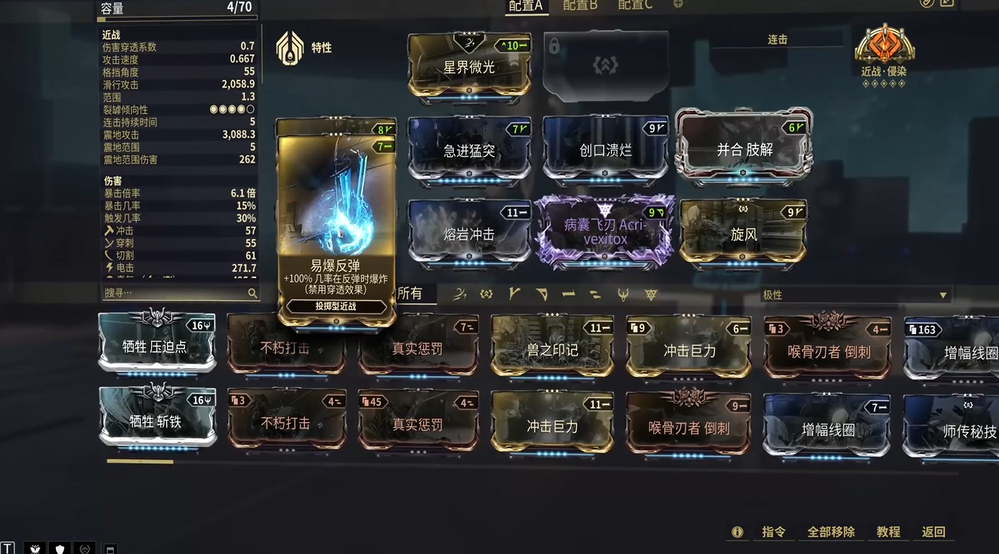Show 所有 mods filter
Viewport: 999px width, 554px height.
pos(410,294)
